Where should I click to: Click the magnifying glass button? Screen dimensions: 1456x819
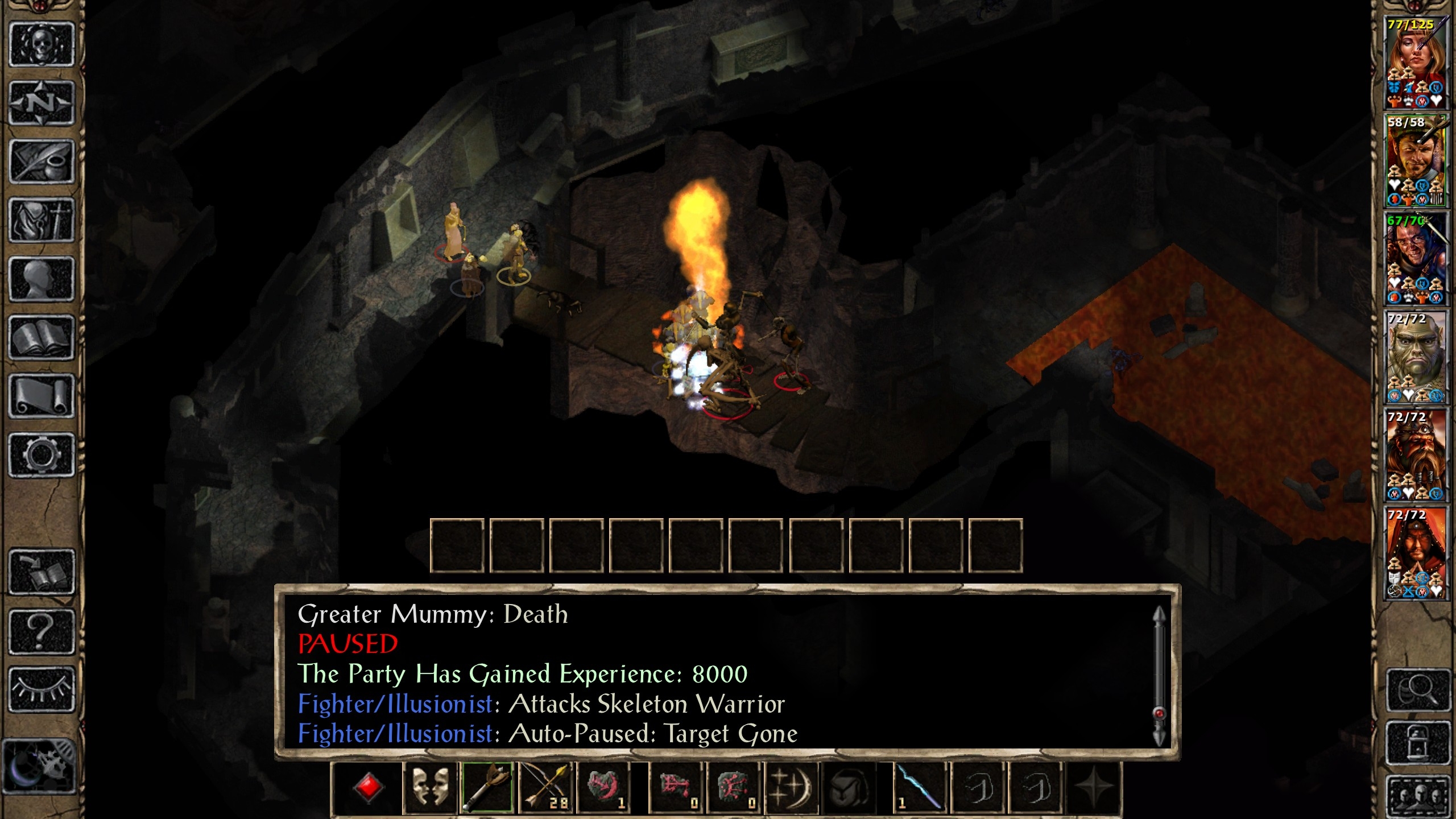[1418, 690]
